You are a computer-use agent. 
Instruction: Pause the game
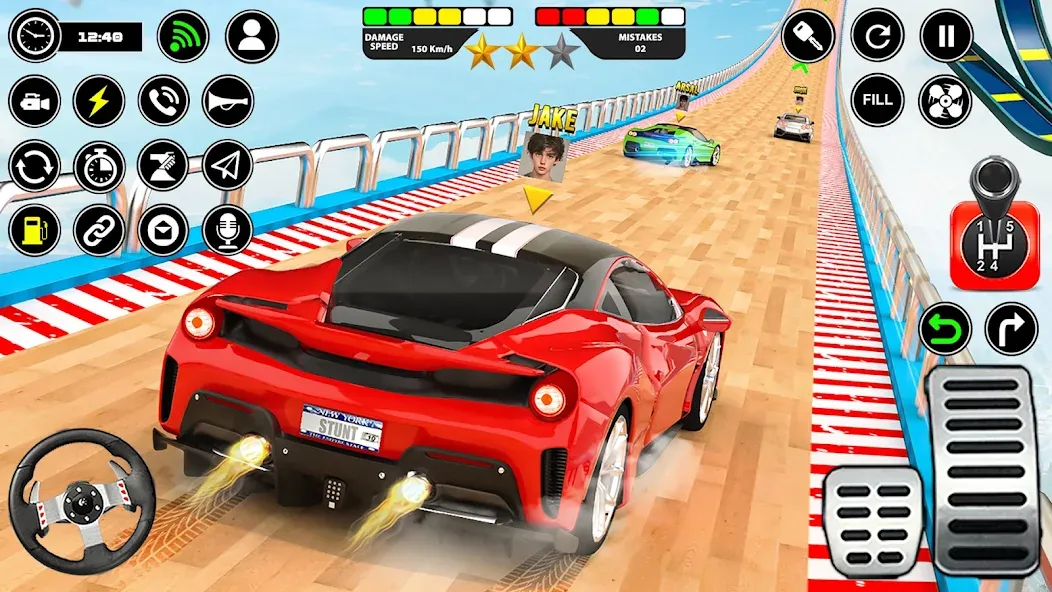pyautogui.click(x=945, y=36)
